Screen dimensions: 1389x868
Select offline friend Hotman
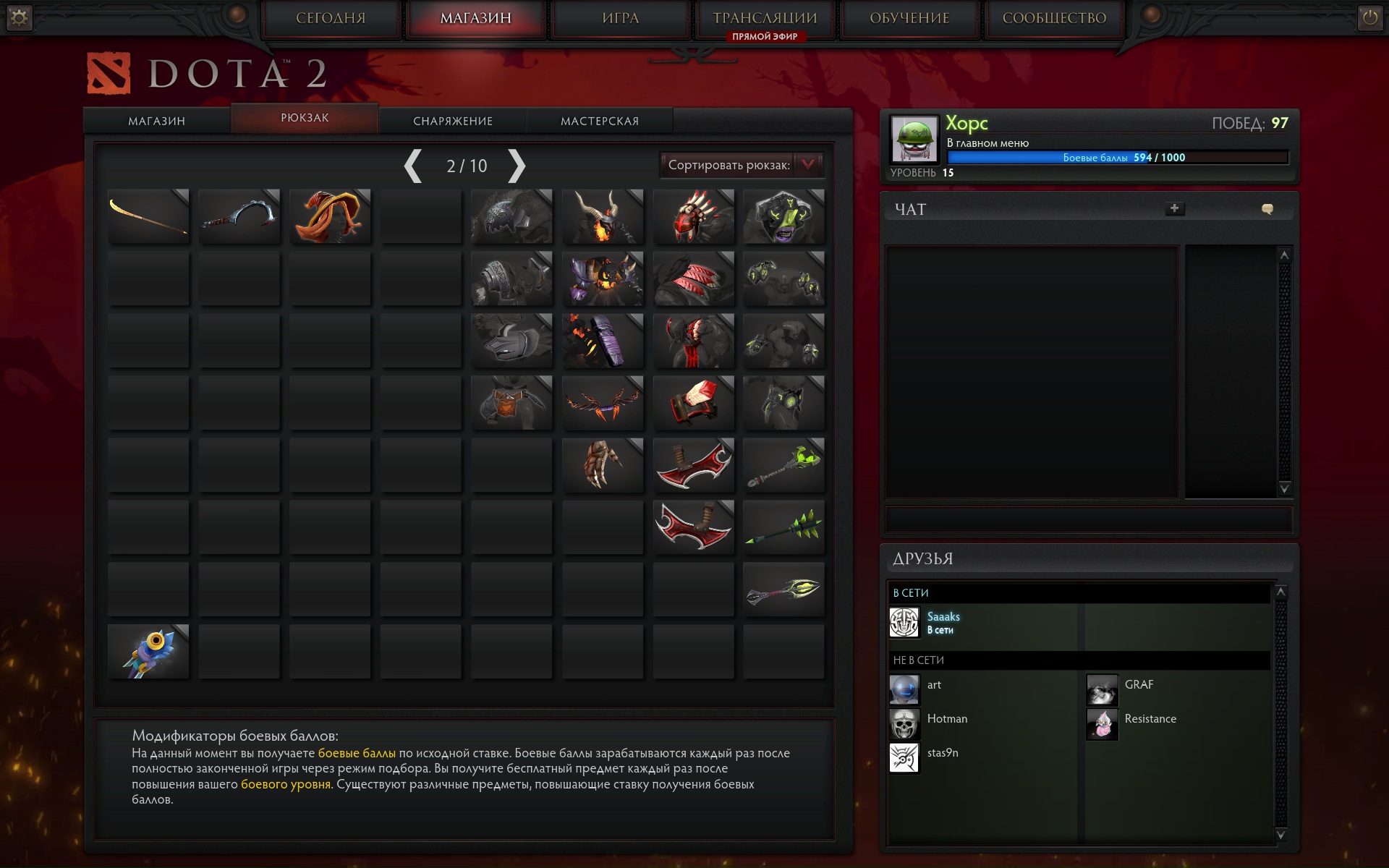[946, 719]
